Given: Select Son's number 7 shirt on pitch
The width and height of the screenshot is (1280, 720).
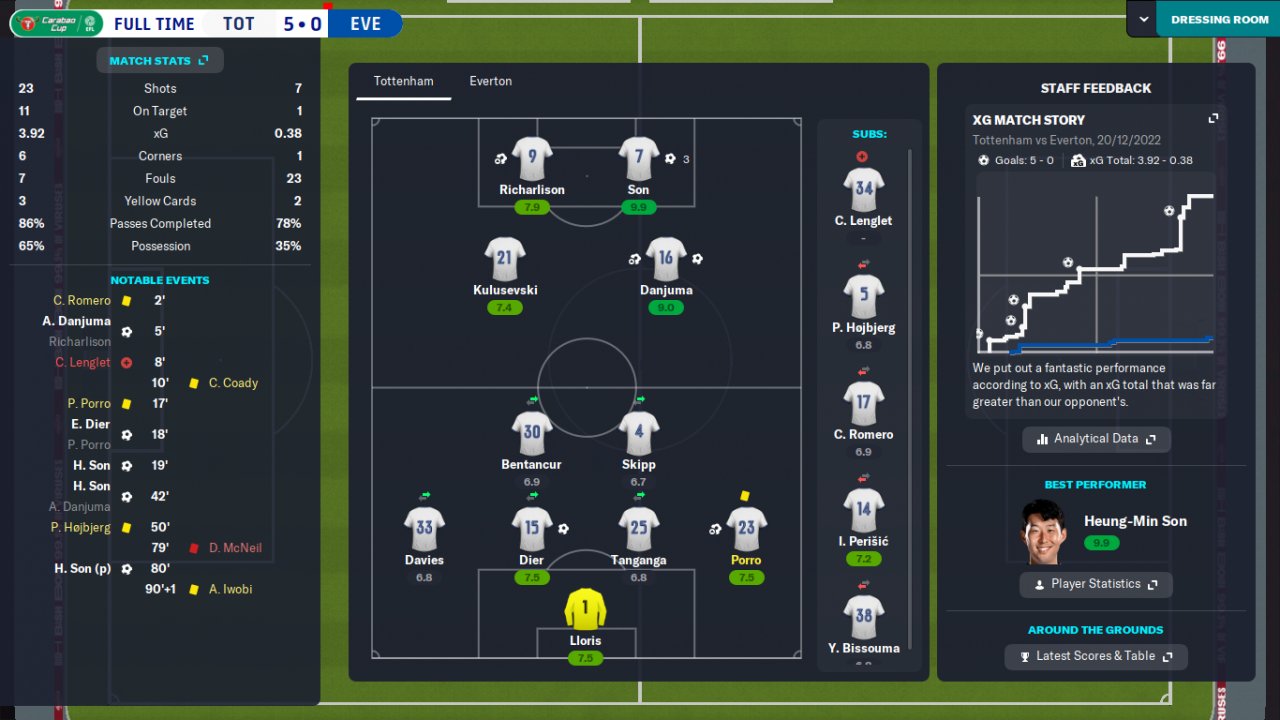Looking at the screenshot, I should 638,159.
